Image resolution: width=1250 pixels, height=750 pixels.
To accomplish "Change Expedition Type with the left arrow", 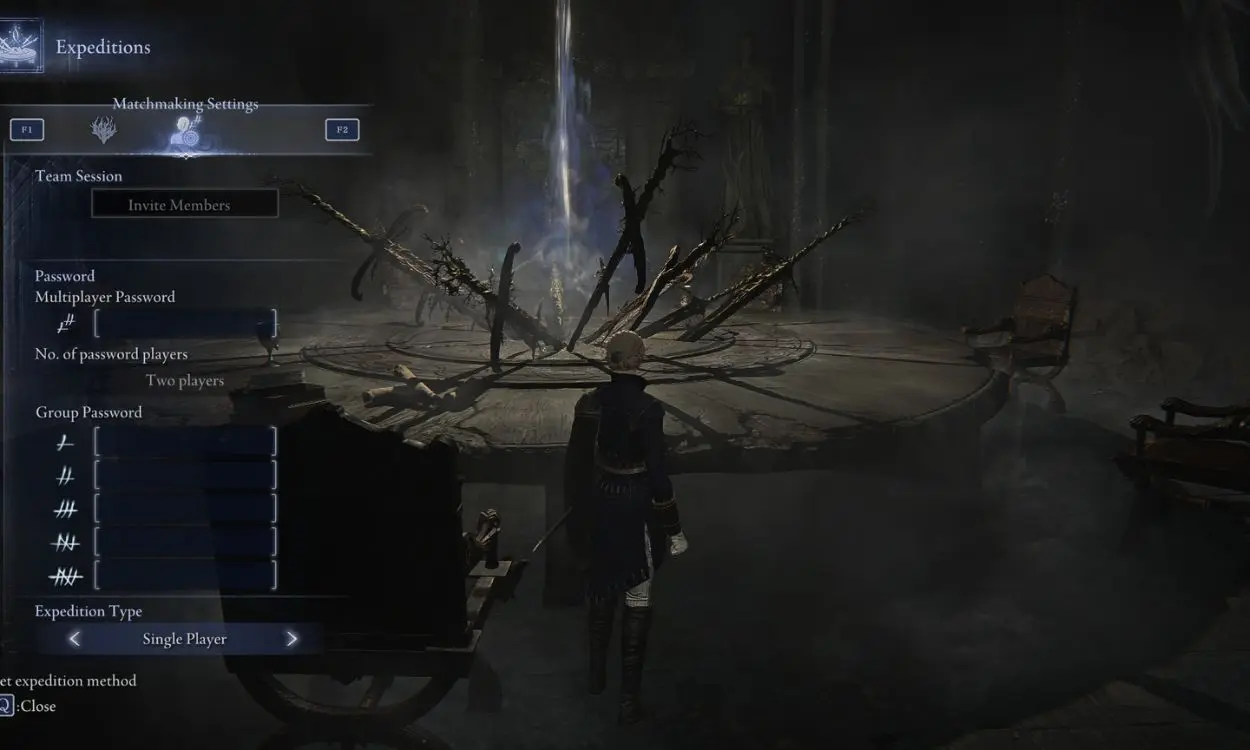I will [74, 639].
